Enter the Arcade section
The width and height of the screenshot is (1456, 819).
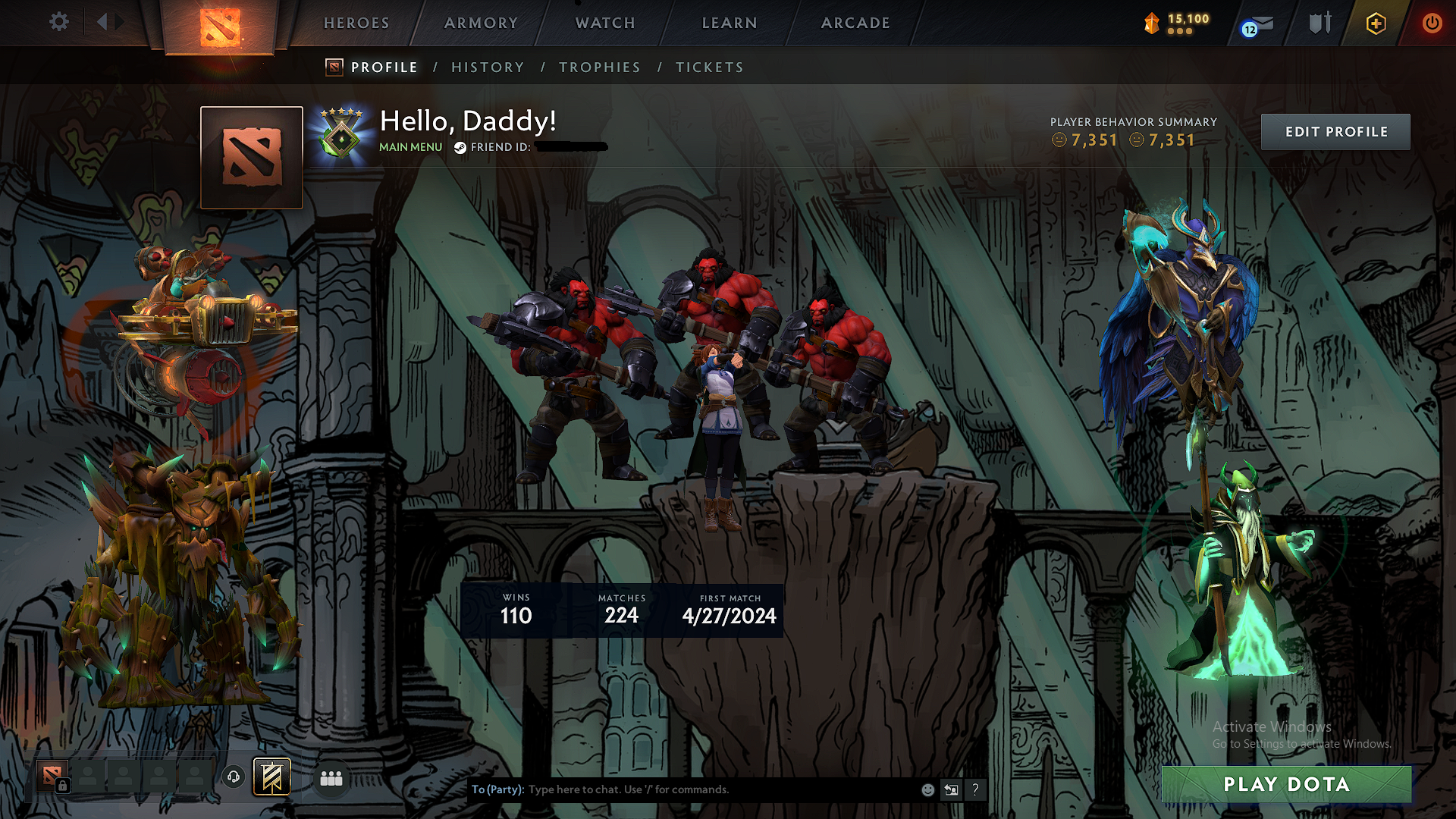pos(855,23)
